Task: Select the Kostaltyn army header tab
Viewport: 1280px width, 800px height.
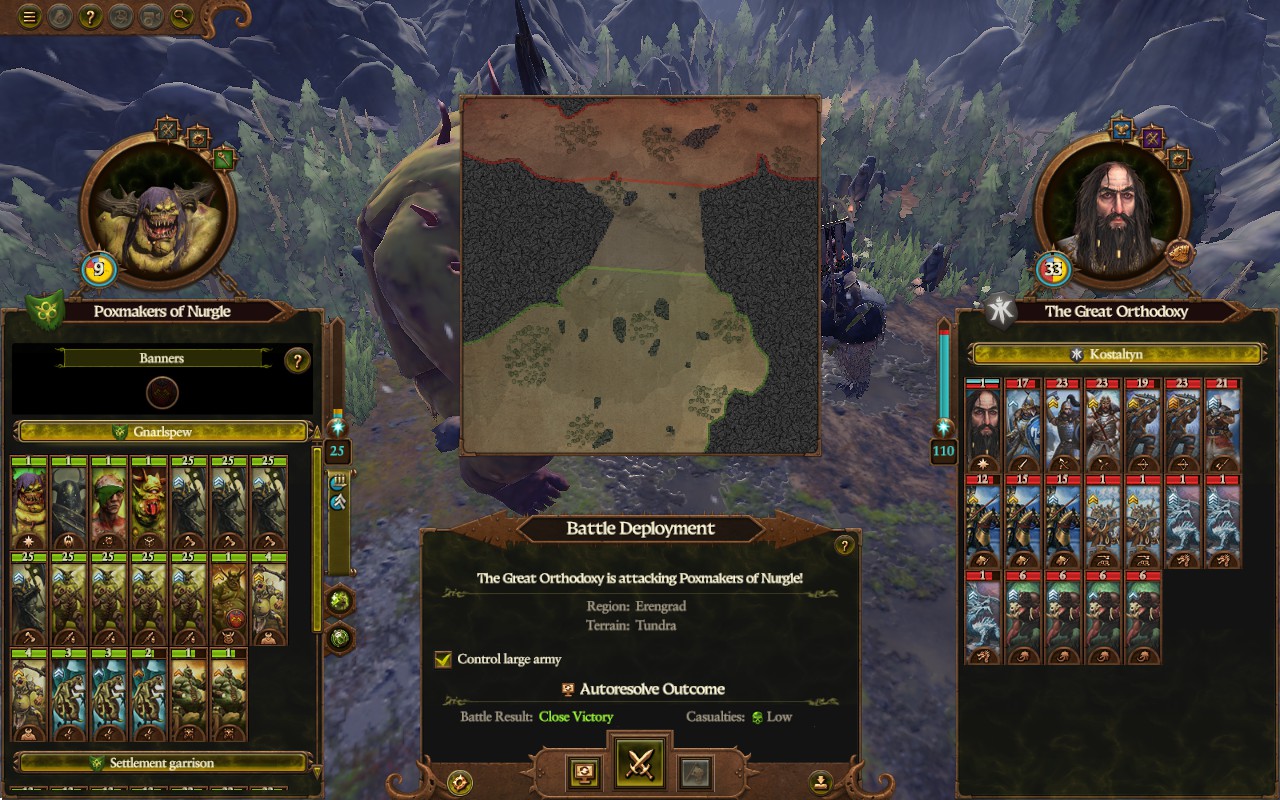Action: point(1117,352)
